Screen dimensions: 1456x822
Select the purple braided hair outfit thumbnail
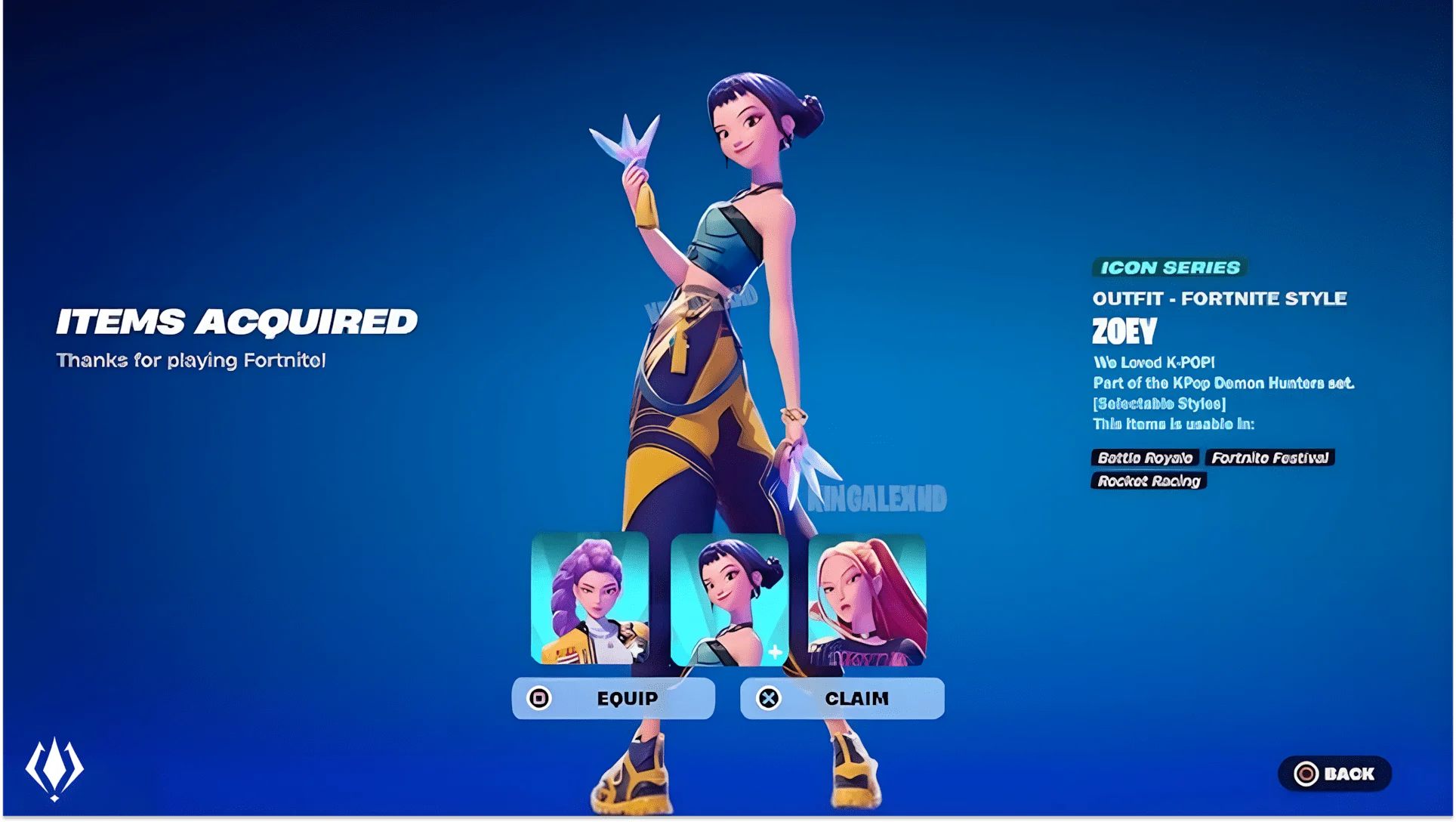[x=590, y=598]
